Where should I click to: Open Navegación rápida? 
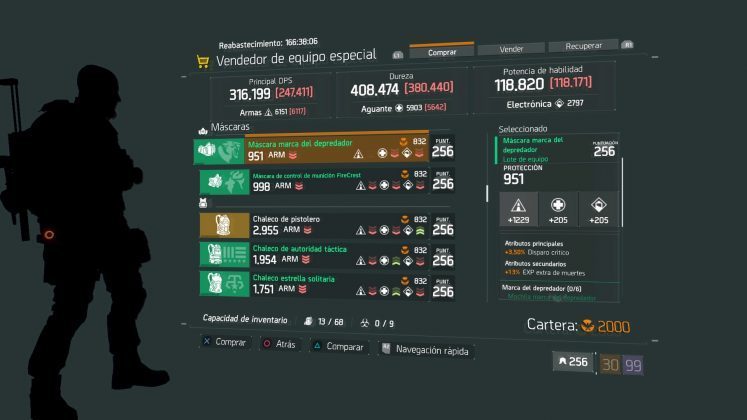pos(423,349)
